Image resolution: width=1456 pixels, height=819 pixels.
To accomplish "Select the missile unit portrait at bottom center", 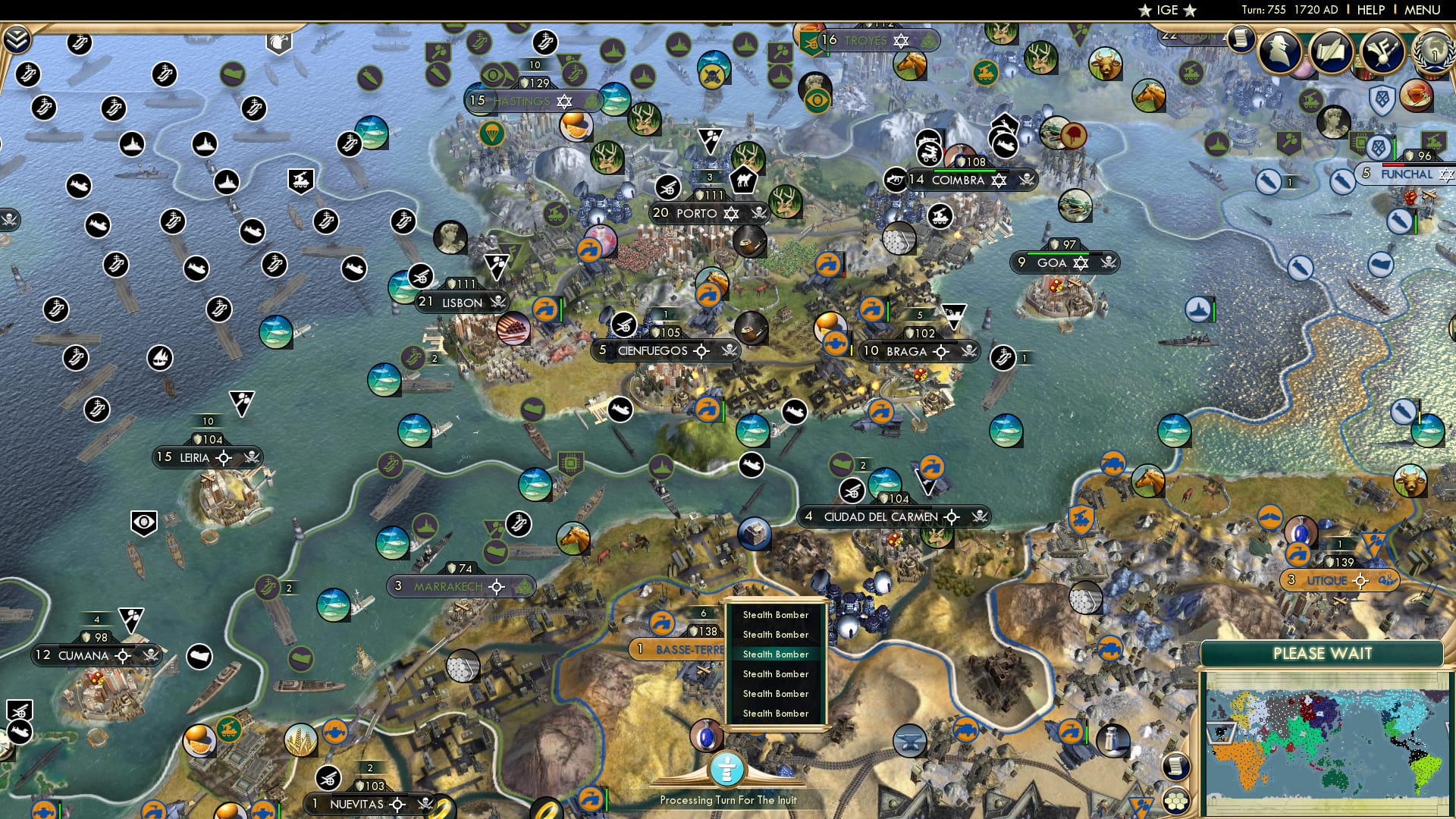I will 707,738.
